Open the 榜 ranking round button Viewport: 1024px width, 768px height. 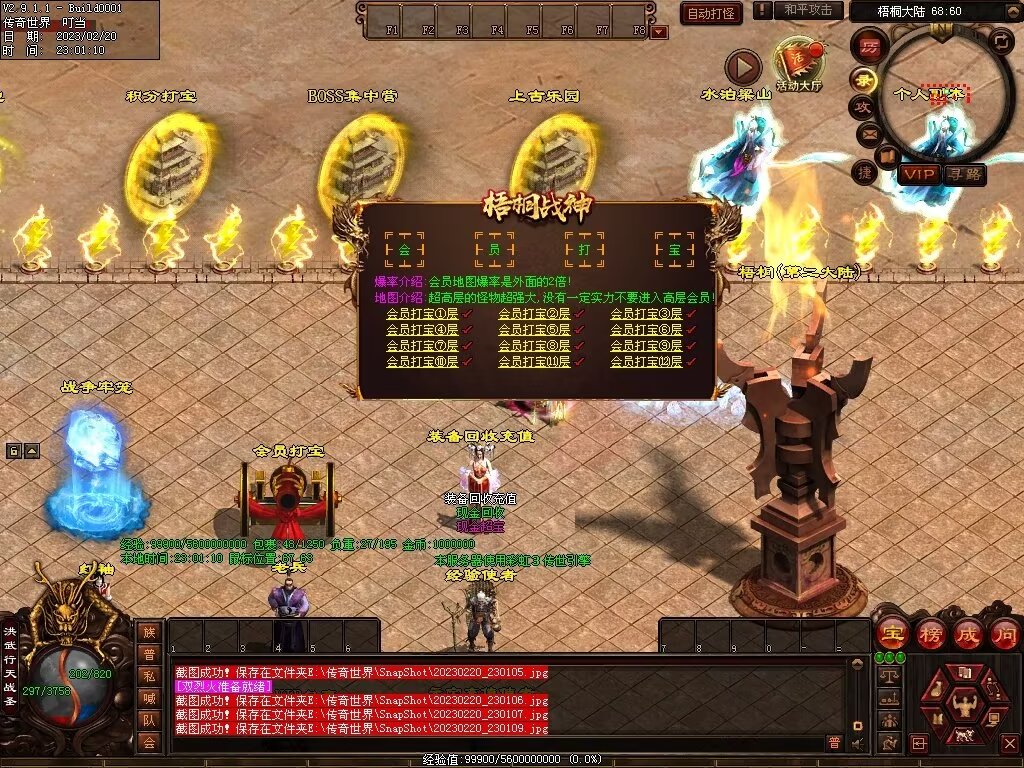(x=930, y=633)
